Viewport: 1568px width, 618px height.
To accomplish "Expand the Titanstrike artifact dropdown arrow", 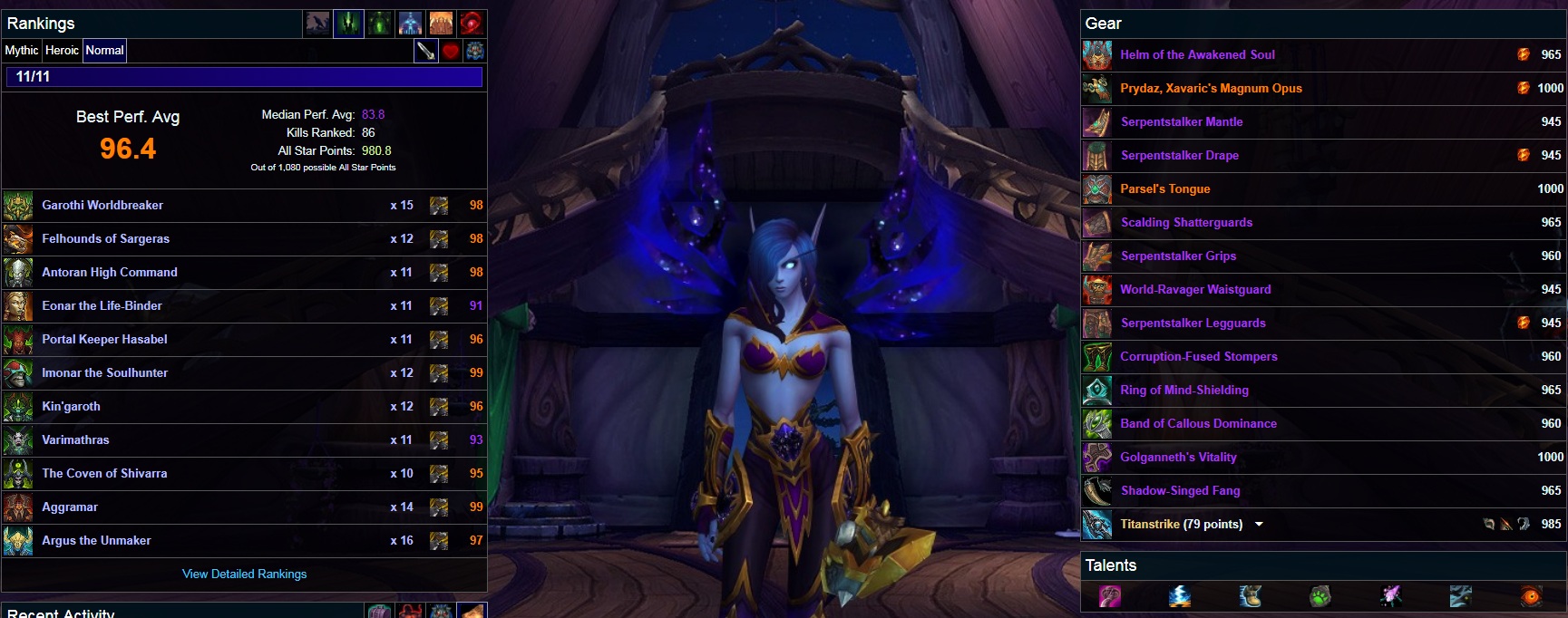I will click(x=1259, y=525).
